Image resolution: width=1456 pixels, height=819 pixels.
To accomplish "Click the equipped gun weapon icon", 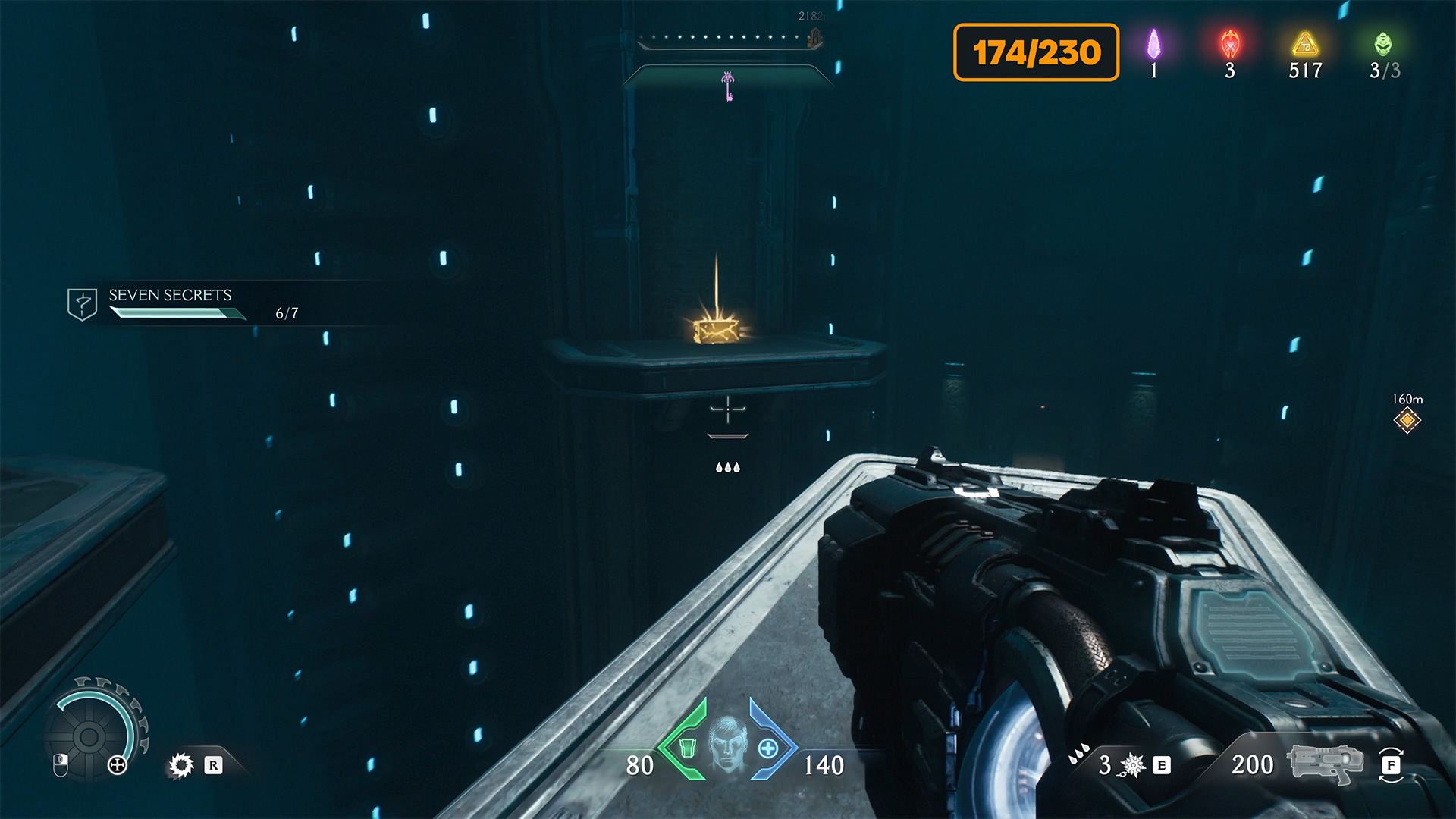I will (x=1326, y=764).
